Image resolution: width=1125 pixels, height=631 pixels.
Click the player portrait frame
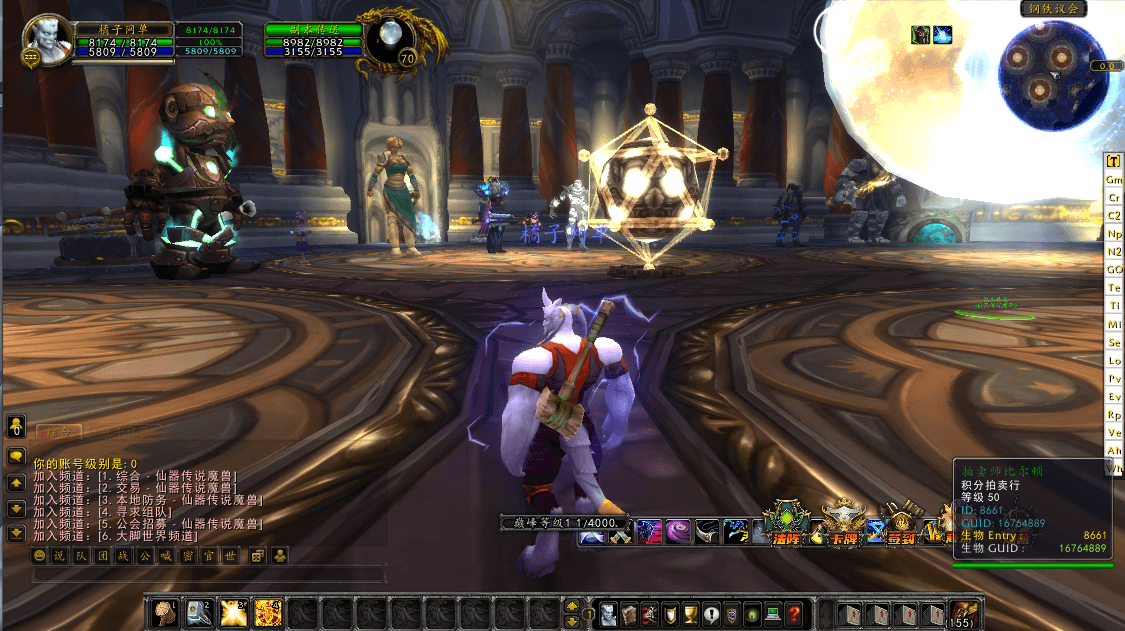(x=44, y=38)
